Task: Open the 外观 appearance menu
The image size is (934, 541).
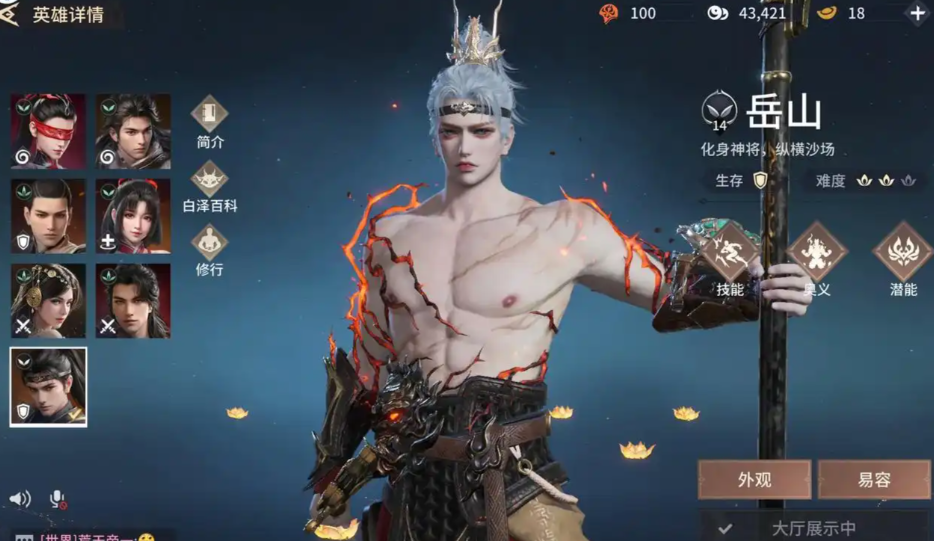Action: click(754, 479)
